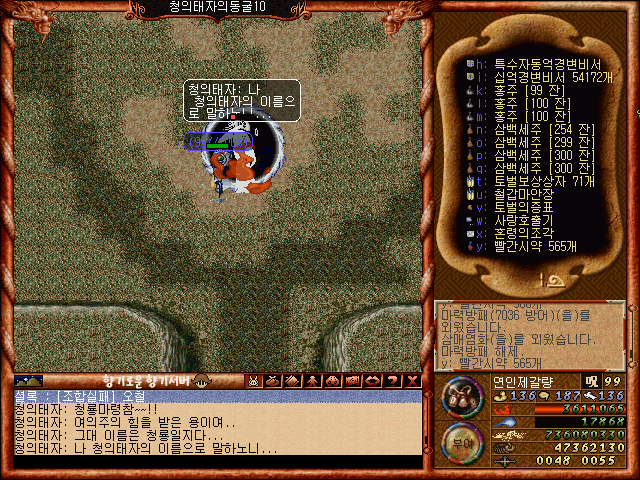Pick the 토벌의증표 inventory entry
The height and width of the screenshot is (480, 640).
[x=516, y=207]
